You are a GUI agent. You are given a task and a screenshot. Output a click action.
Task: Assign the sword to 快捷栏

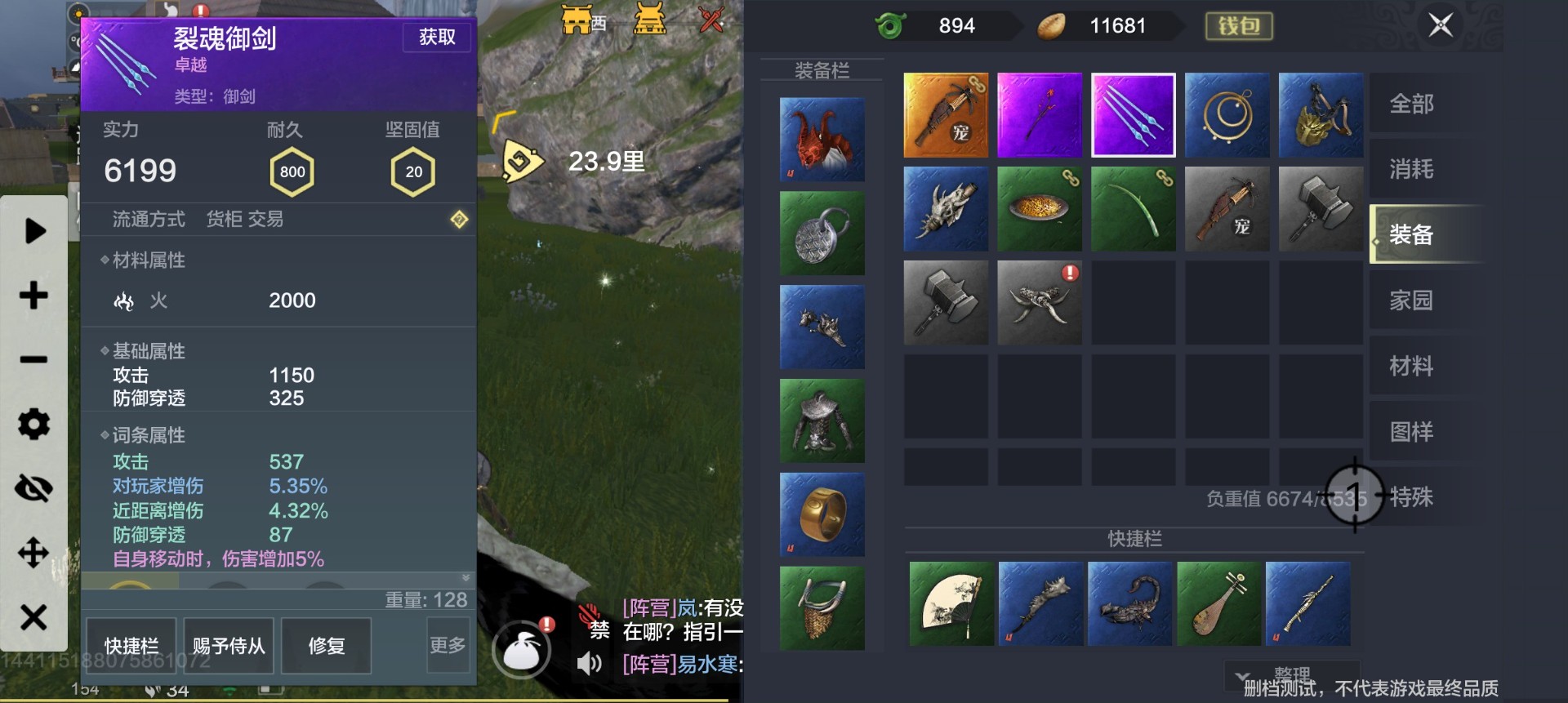click(x=132, y=645)
